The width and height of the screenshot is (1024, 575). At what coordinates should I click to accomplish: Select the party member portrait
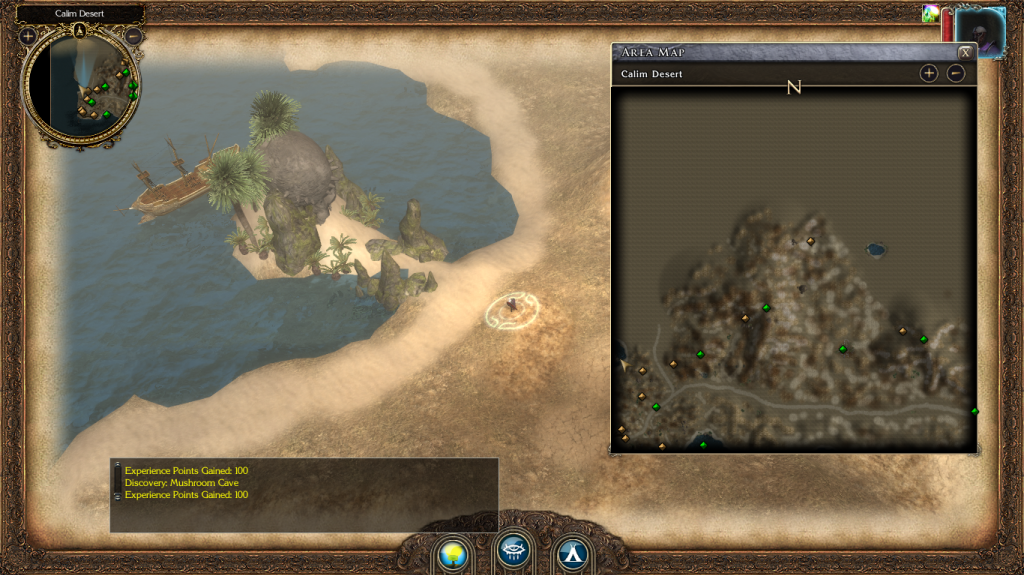pos(980,32)
